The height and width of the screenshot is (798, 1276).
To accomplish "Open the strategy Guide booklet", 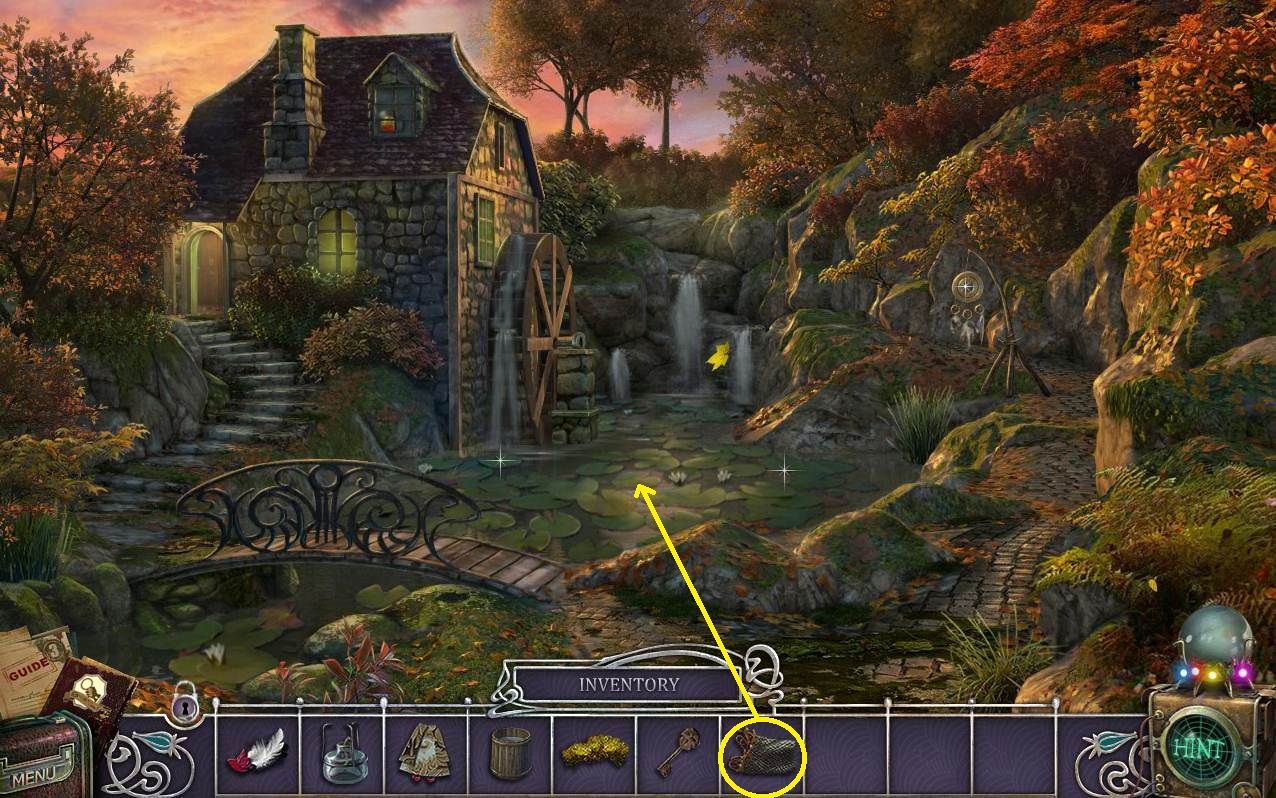I will pyautogui.click(x=30, y=667).
